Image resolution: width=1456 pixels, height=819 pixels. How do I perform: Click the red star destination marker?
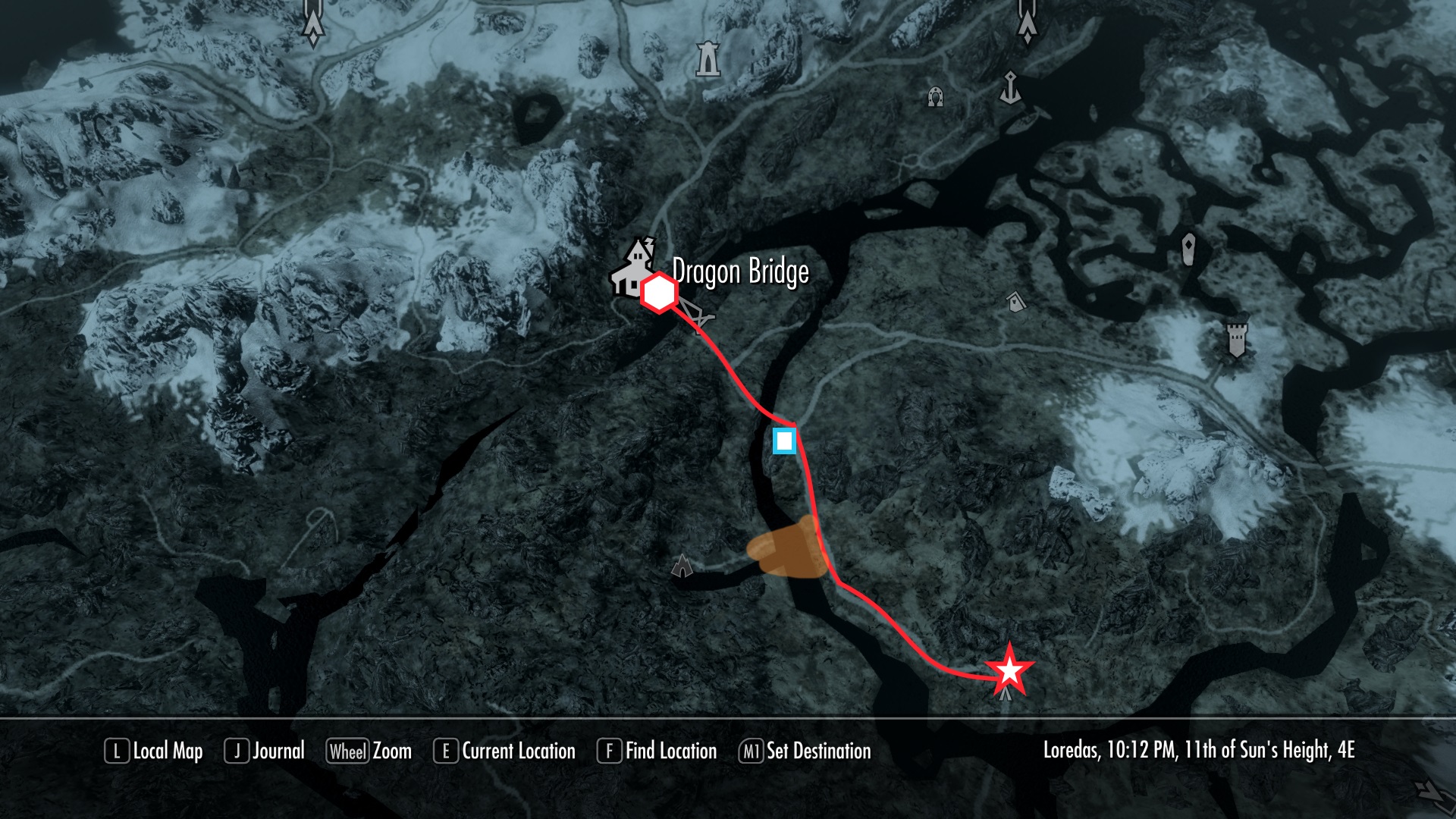(1009, 670)
